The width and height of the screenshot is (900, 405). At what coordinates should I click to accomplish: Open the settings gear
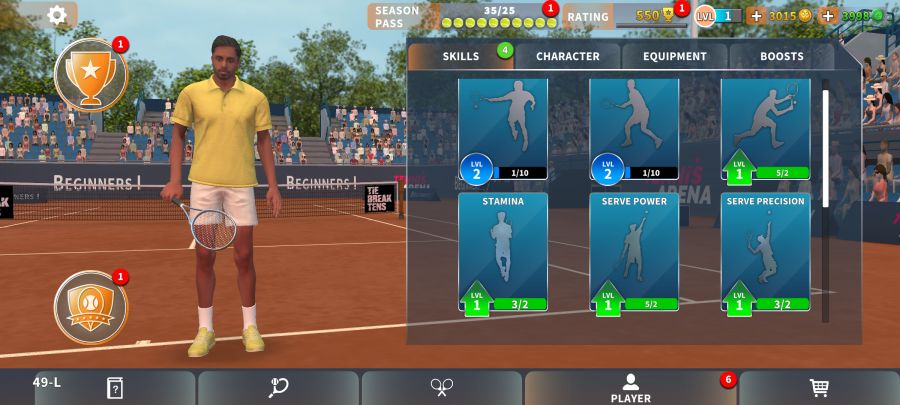pyautogui.click(x=58, y=15)
